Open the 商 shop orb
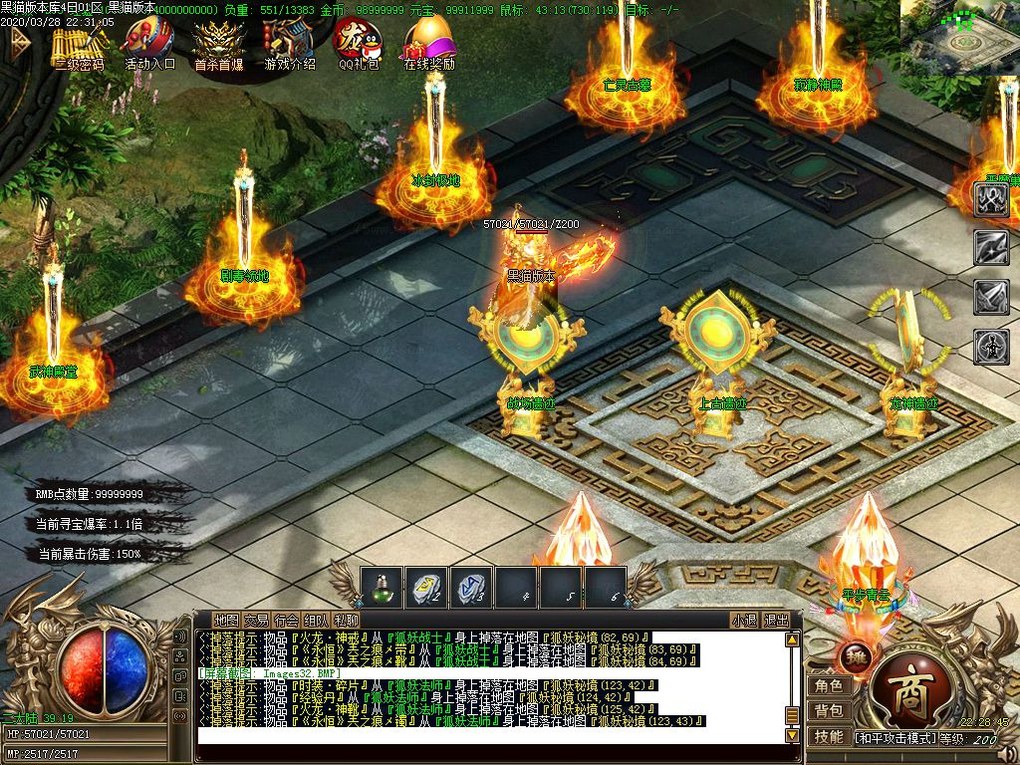1020x765 pixels. pyautogui.click(x=911, y=692)
